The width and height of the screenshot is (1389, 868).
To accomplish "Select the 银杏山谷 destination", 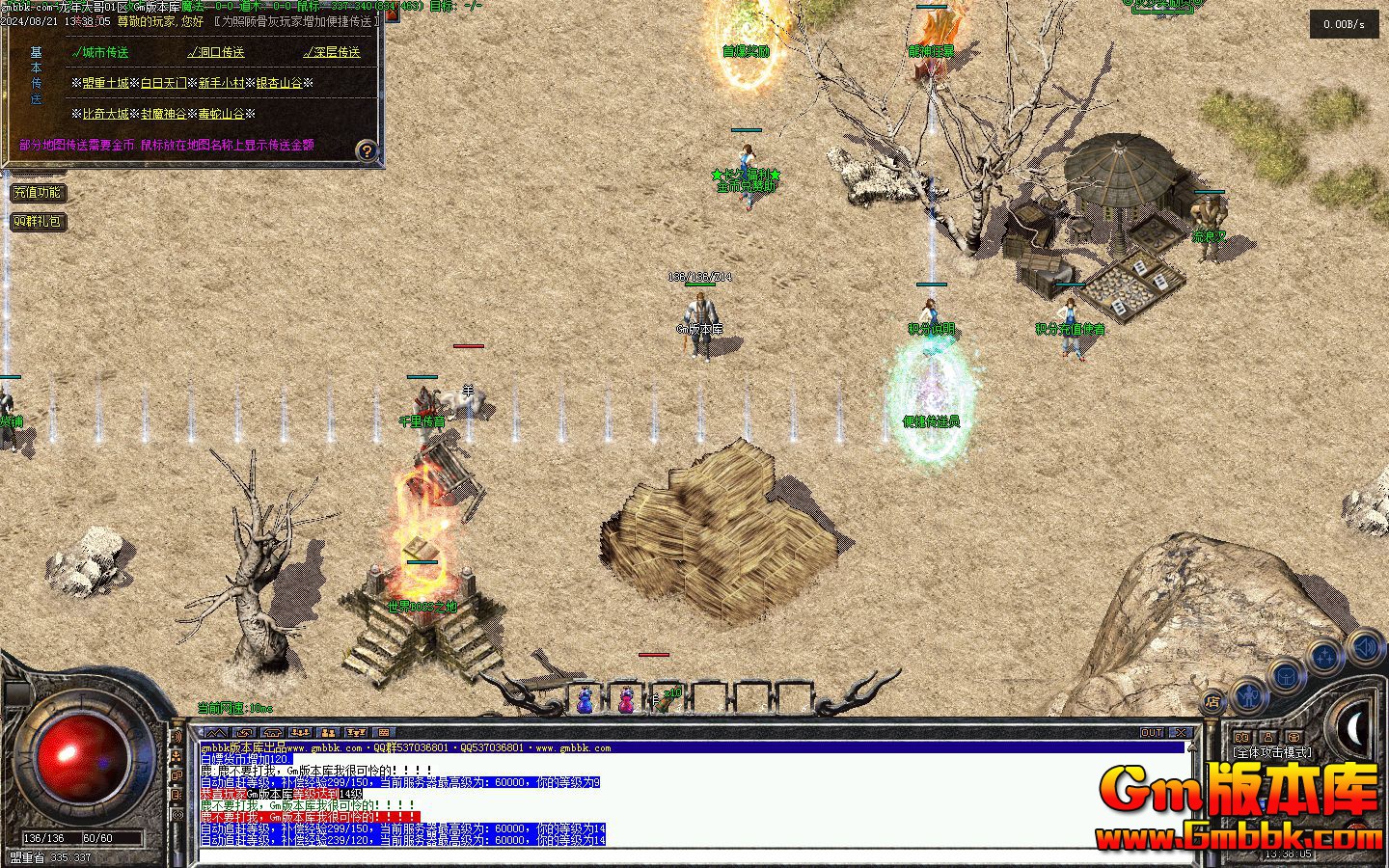I will (x=280, y=84).
